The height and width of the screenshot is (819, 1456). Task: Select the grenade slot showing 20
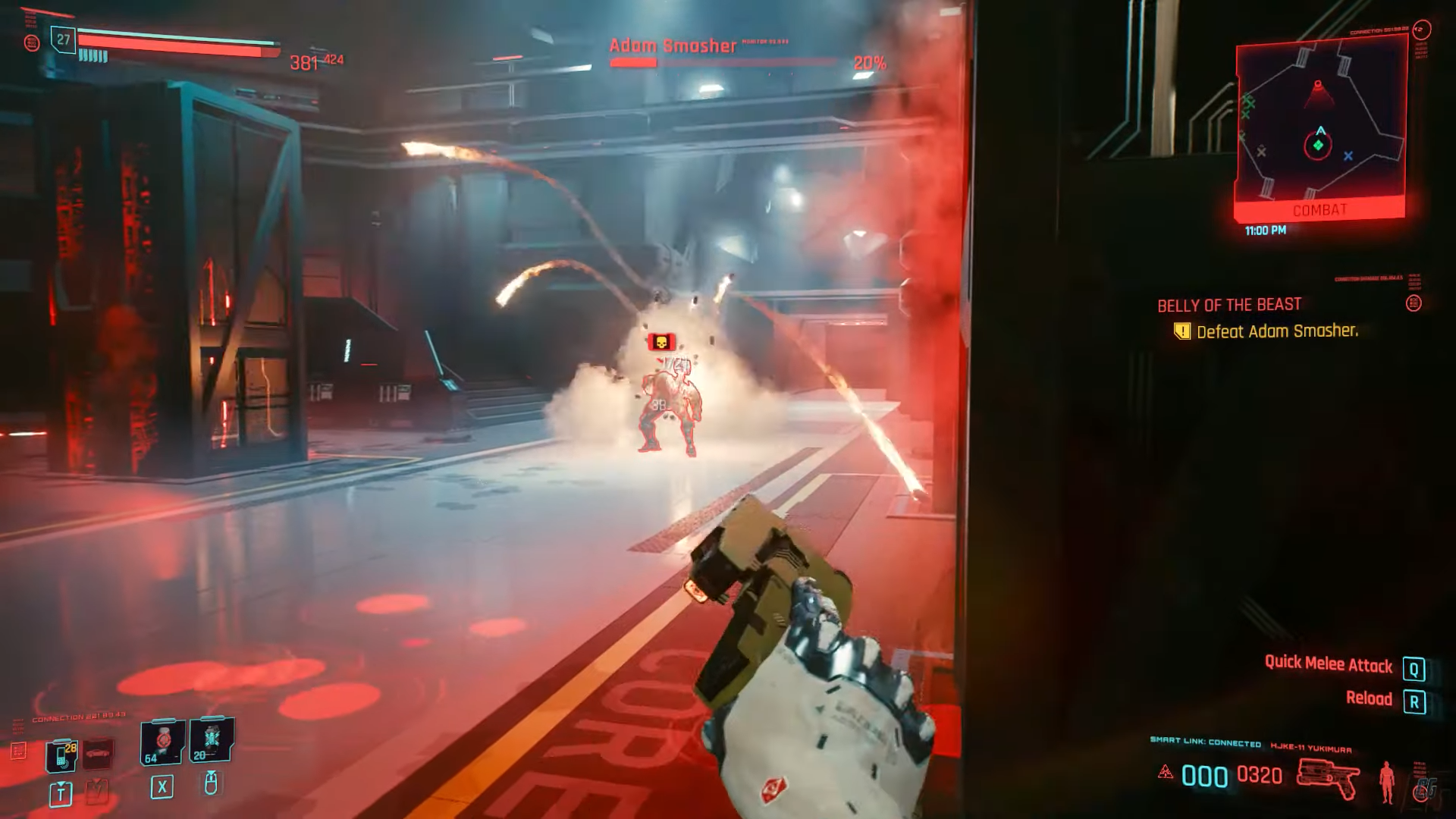pyautogui.click(x=211, y=739)
